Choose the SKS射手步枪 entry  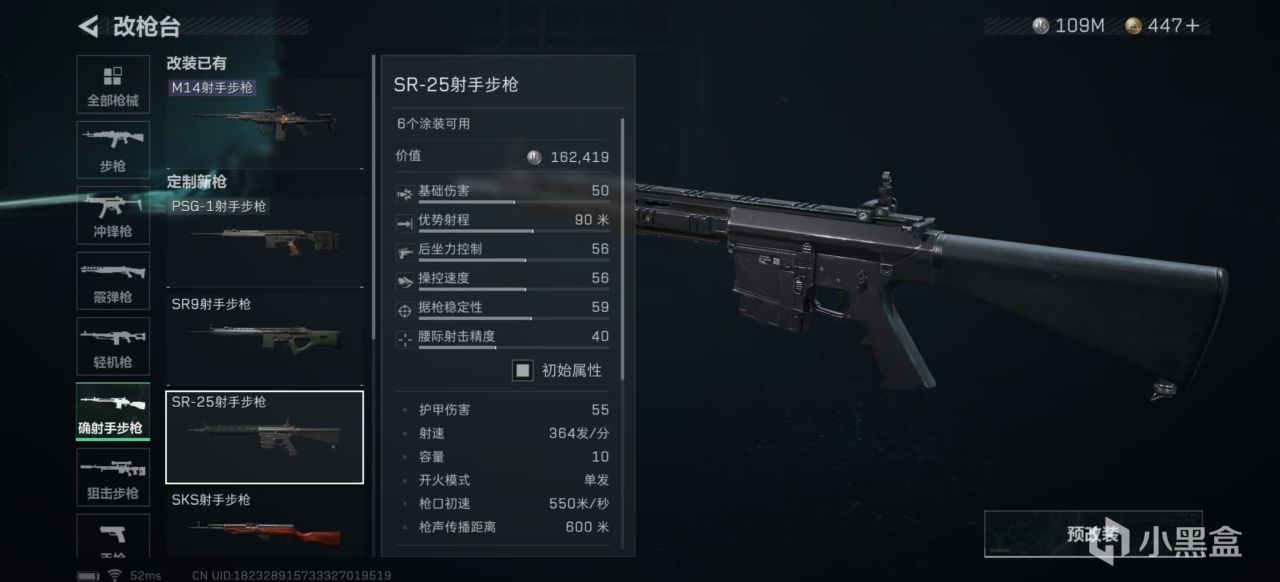(264, 523)
